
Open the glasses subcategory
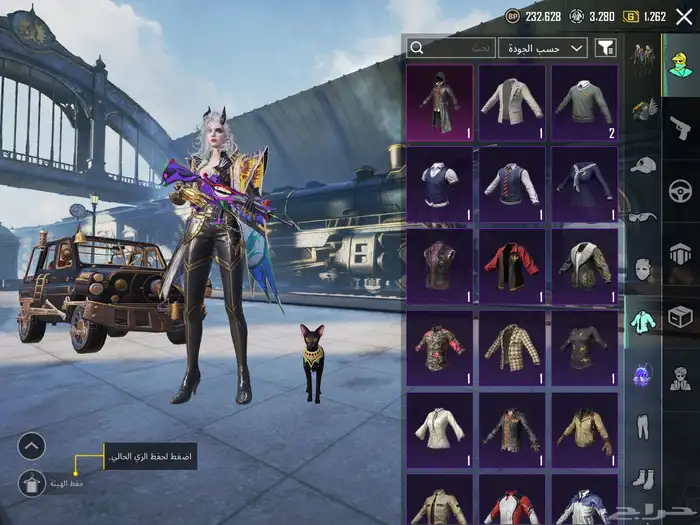pyautogui.click(x=643, y=217)
